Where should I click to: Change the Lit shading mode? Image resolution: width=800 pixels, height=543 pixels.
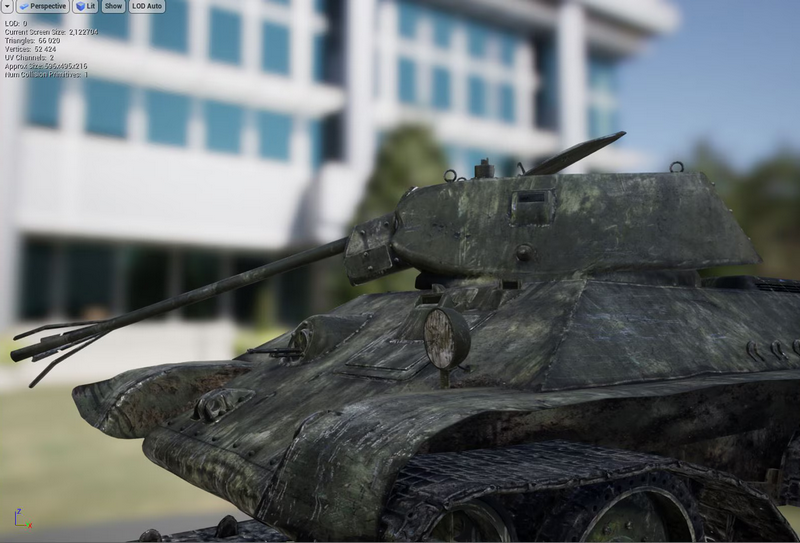click(x=85, y=6)
